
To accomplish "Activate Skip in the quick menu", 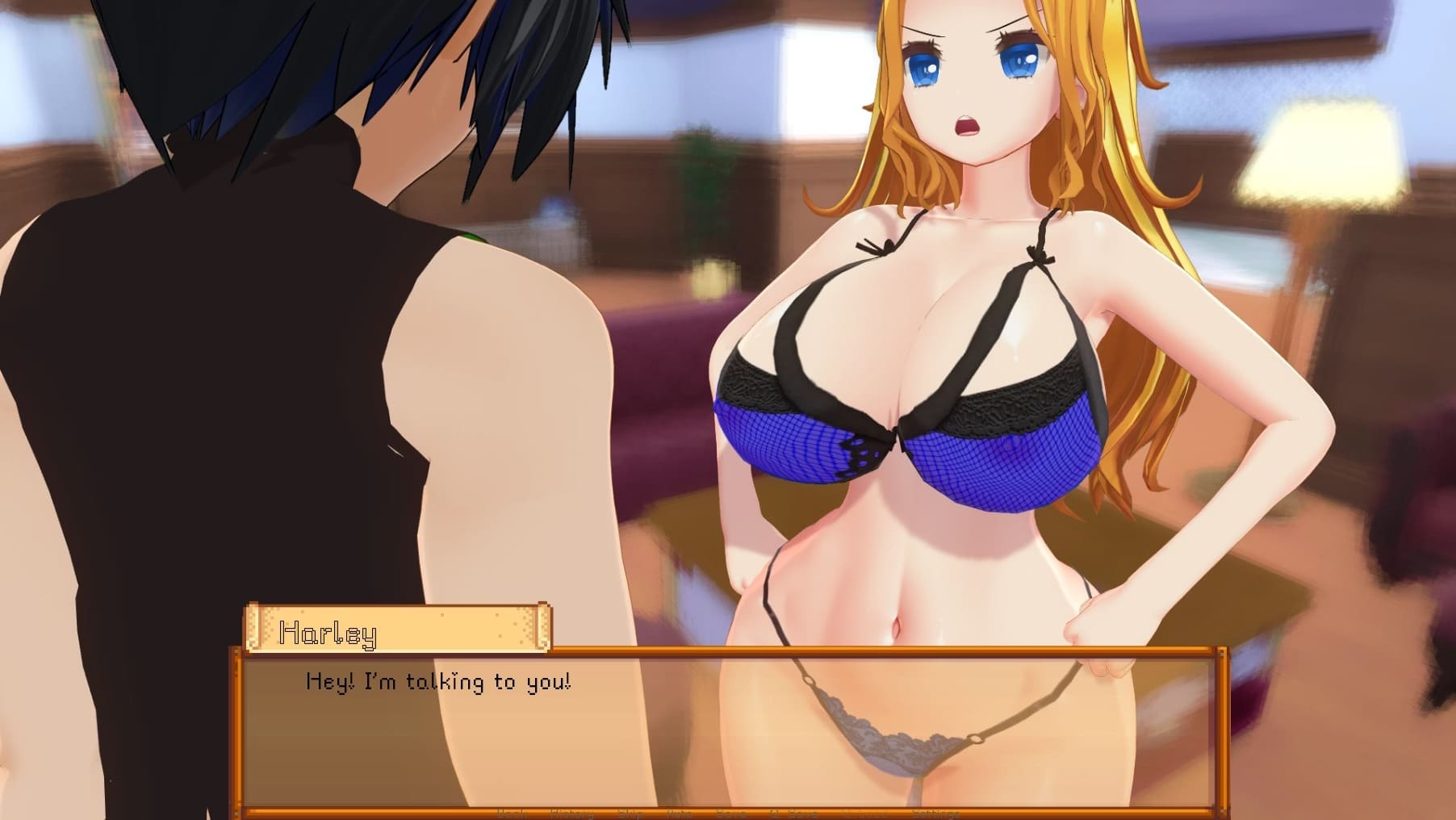I will coord(630,814).
